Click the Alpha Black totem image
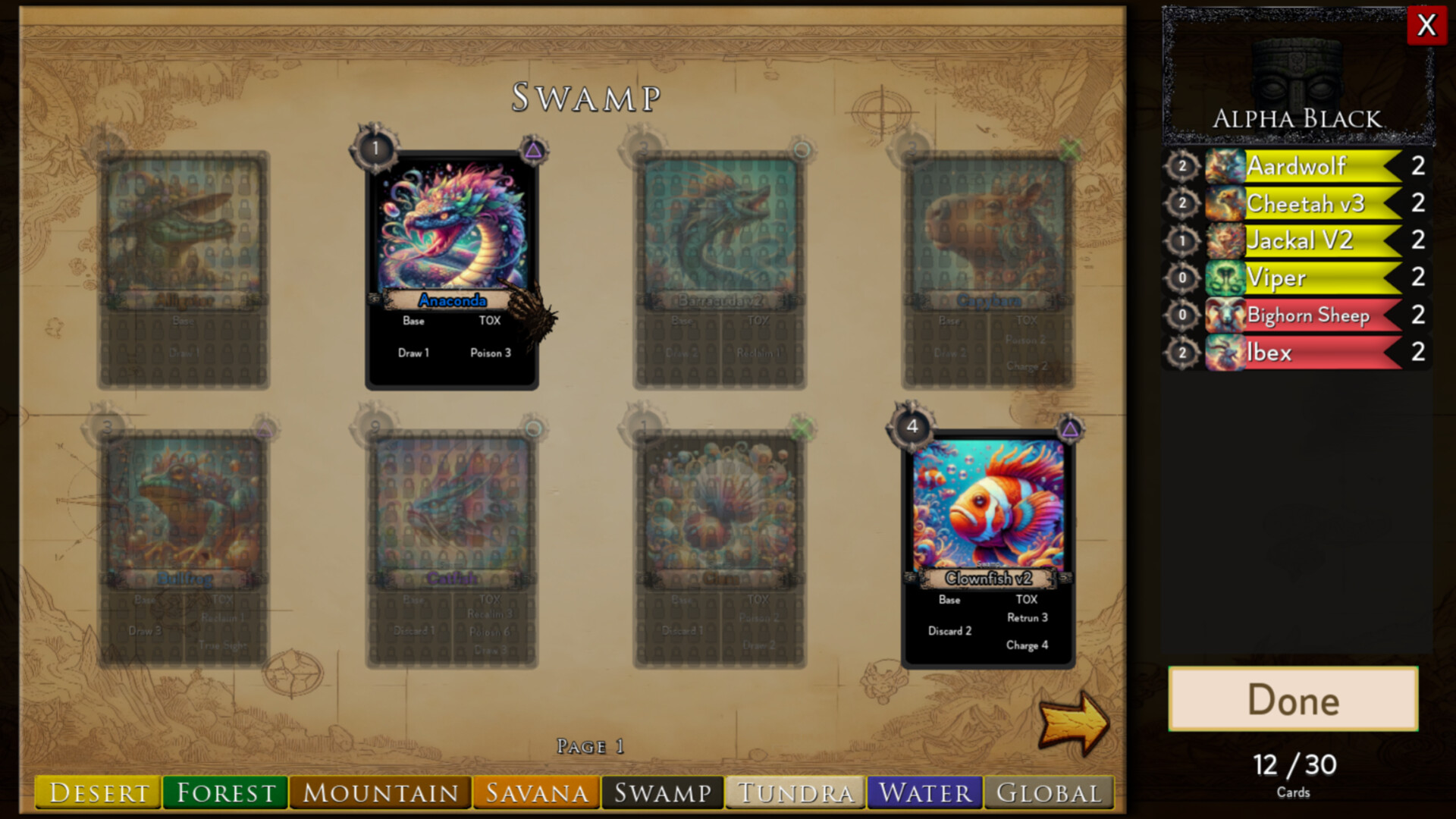Viewport: 1456px width, 819px height. (1294, 74)
